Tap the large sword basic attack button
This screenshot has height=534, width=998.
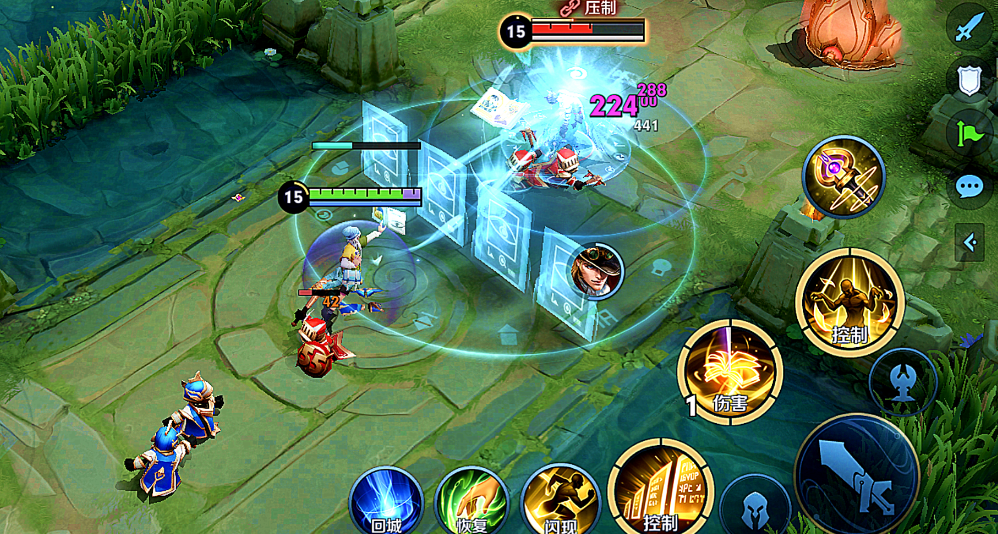point(857,475)
